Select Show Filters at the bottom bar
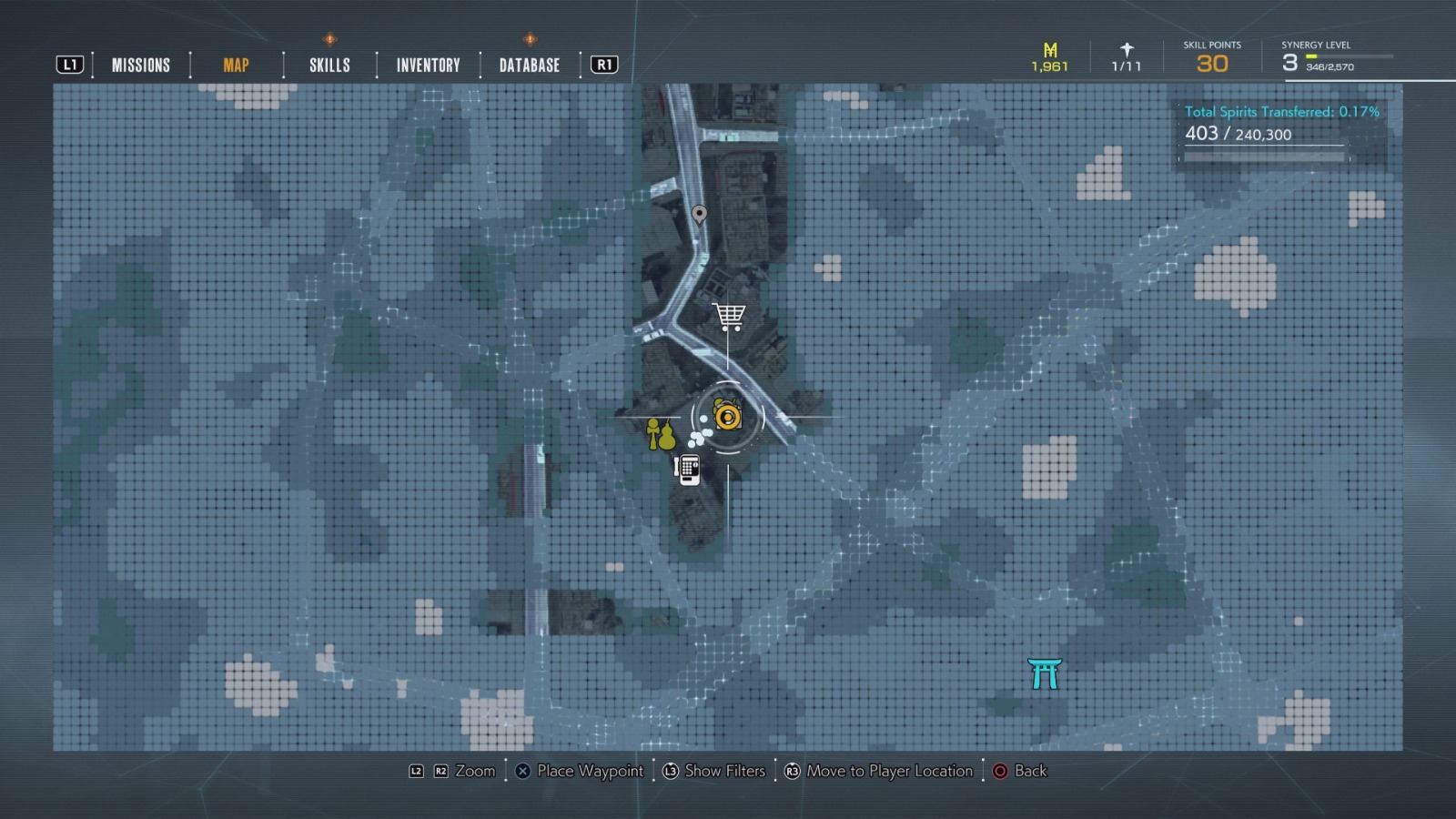The image size is (1456, 819). tap(723, 771)
